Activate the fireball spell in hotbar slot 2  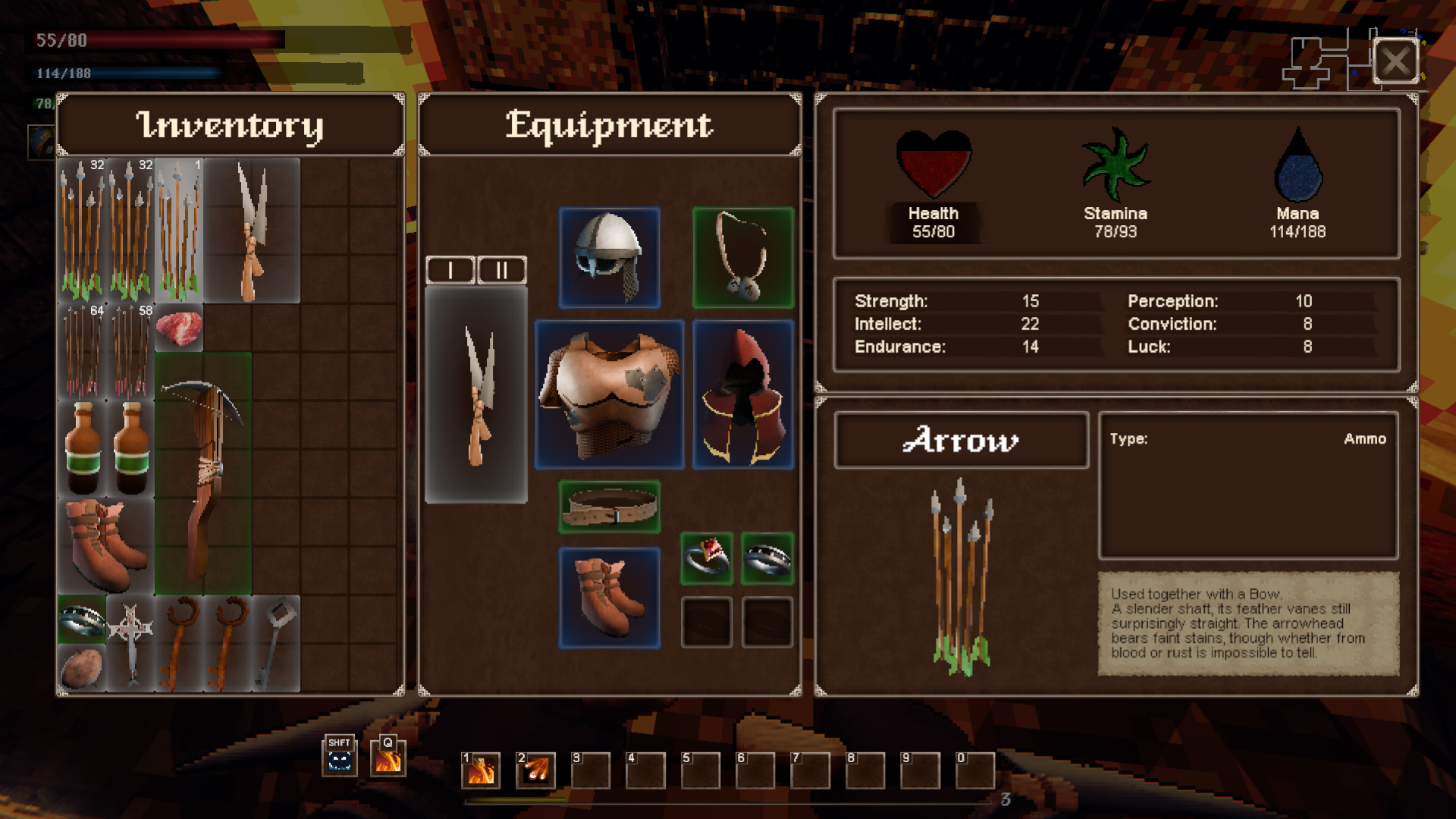535,771
